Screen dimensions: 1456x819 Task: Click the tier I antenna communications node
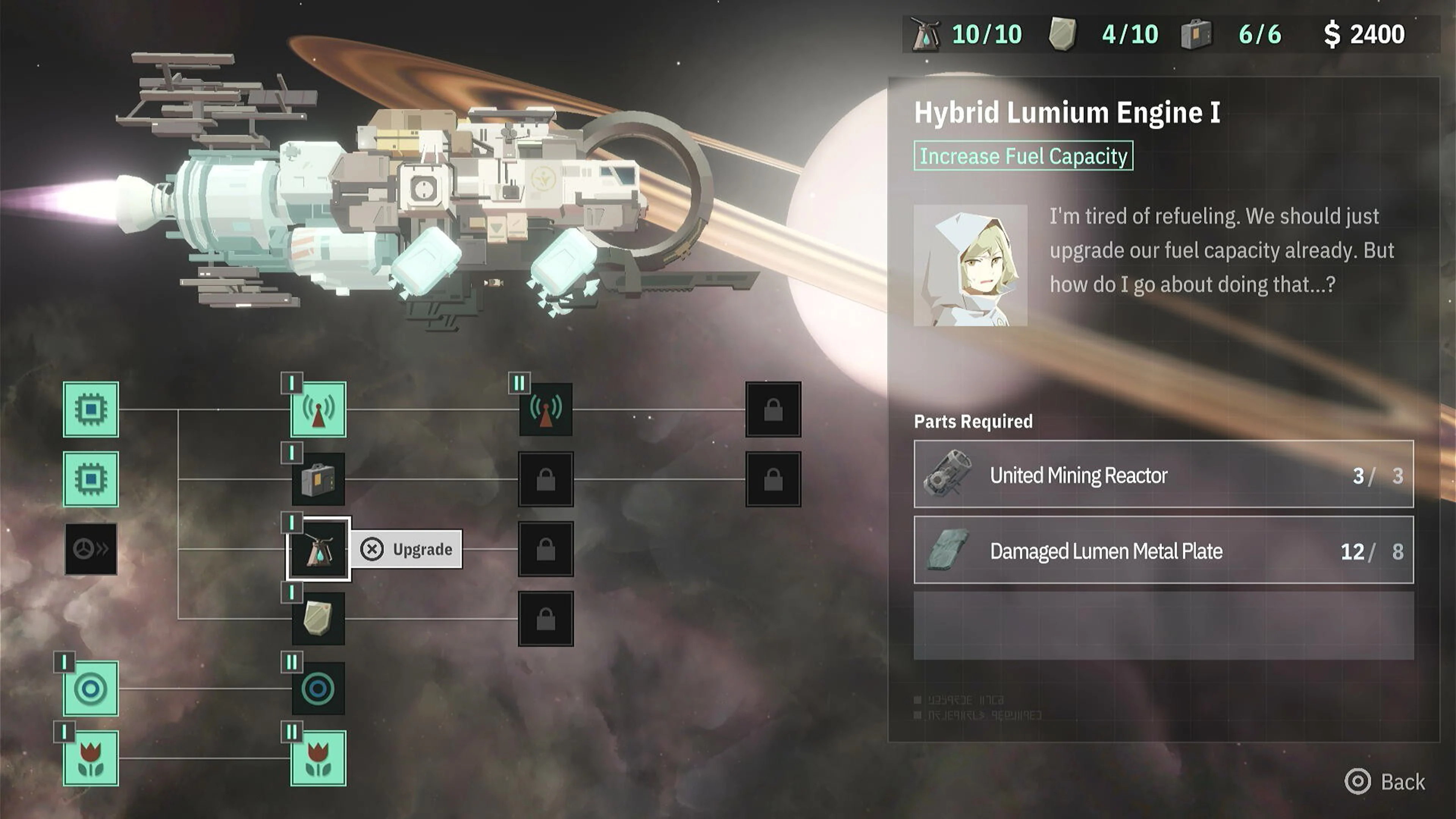coord(318,411)
